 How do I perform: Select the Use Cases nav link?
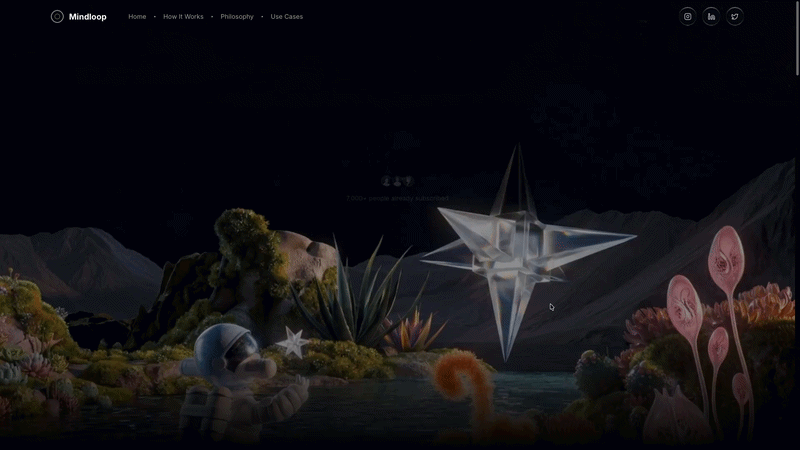tap(287, 17)
